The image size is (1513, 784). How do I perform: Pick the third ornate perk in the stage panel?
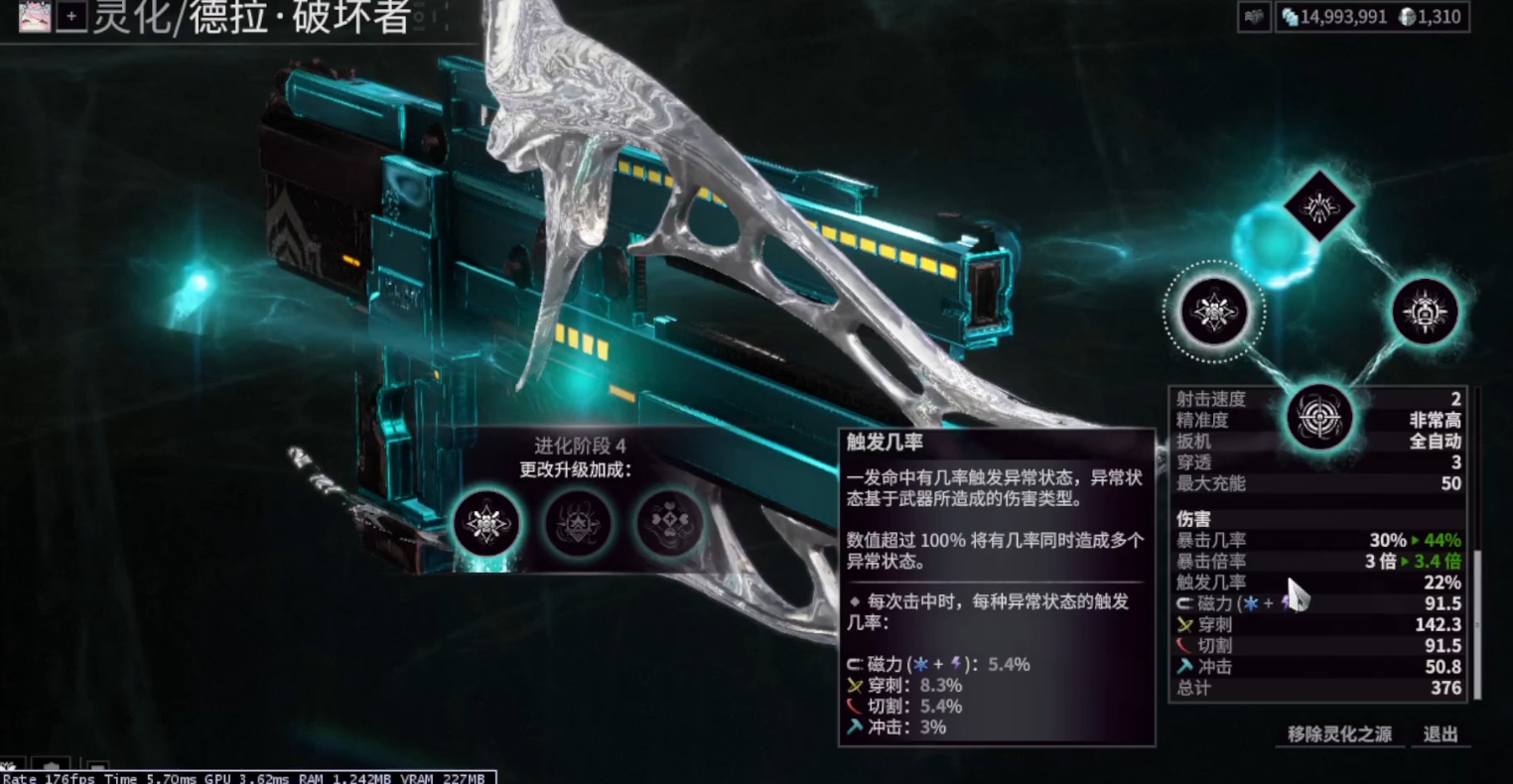click(668, 524)
